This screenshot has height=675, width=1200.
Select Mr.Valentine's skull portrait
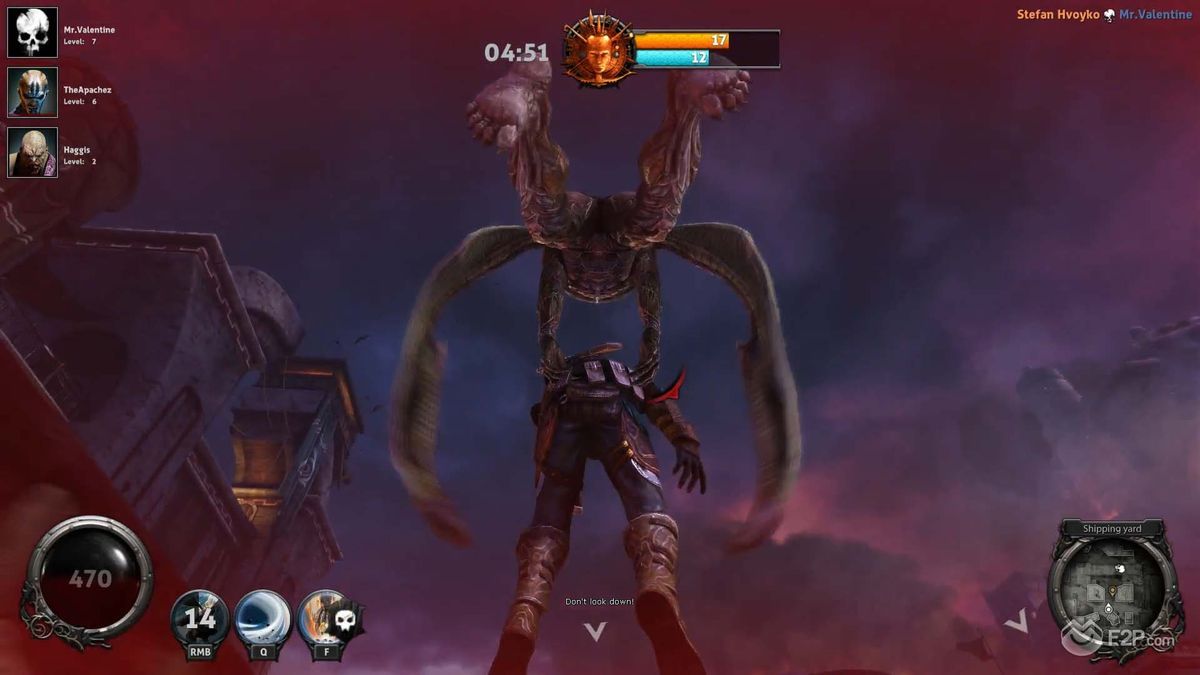tap(33, 33)
